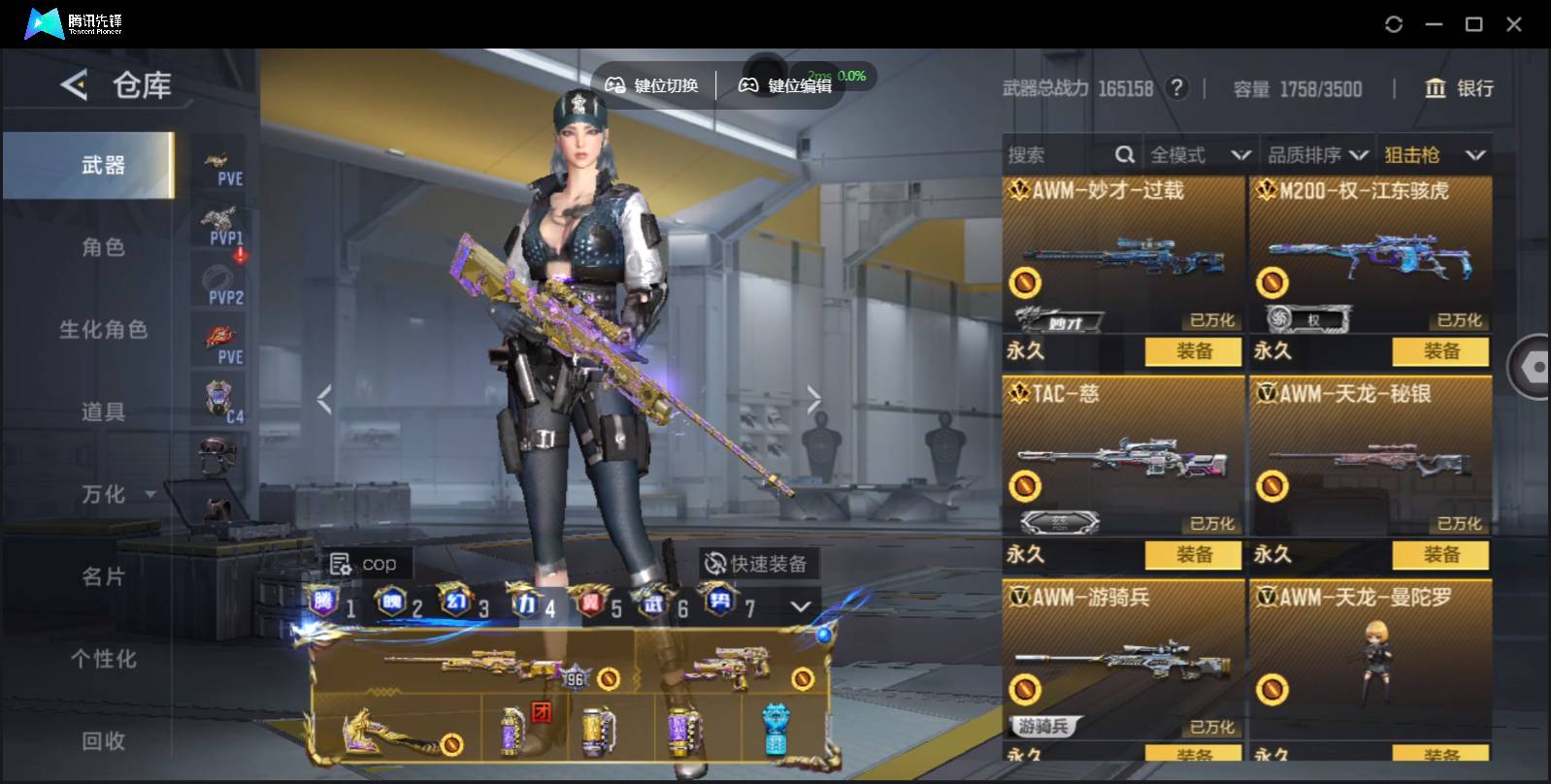Click the weapon search field

tap(1058, 155)
